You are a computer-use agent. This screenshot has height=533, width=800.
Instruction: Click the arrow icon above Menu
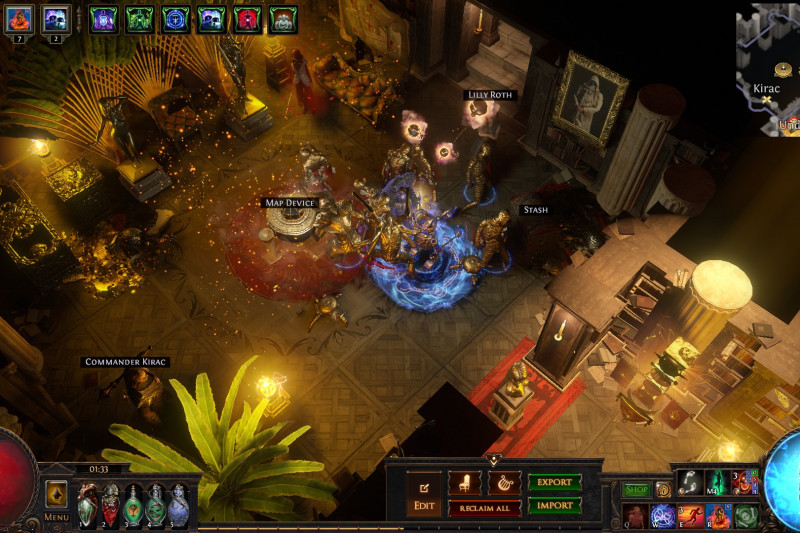pyautogui.click(x=56, y=492)
